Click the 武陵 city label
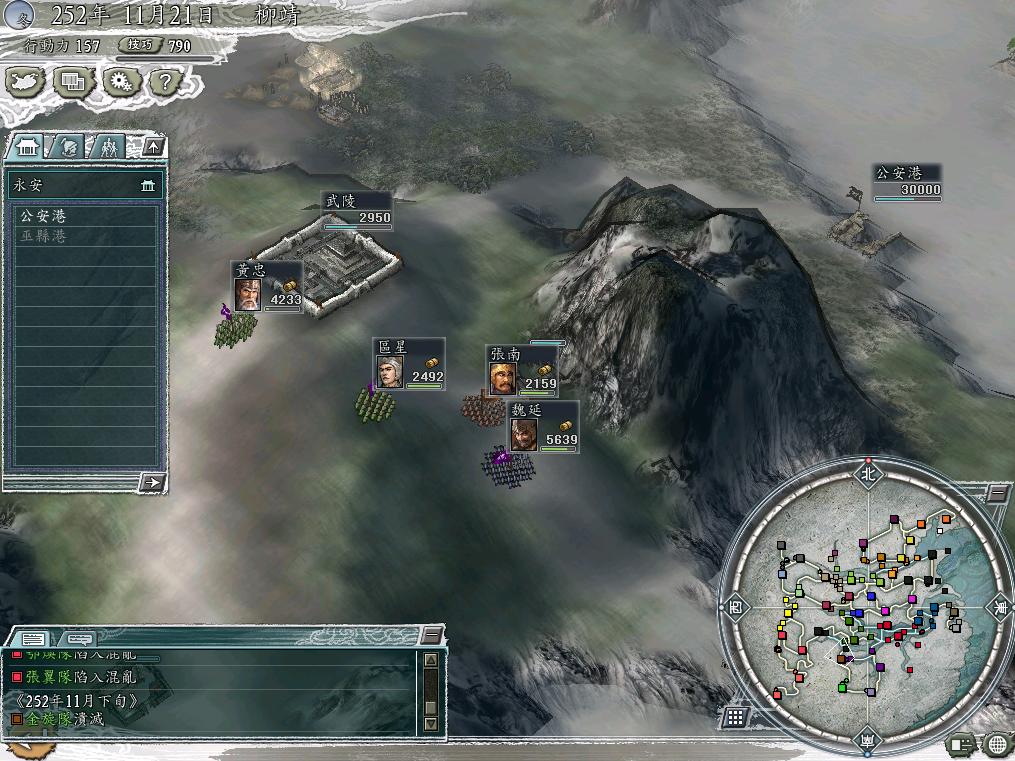The width and height of the screenshot is (1015, 761). point(356,209)
